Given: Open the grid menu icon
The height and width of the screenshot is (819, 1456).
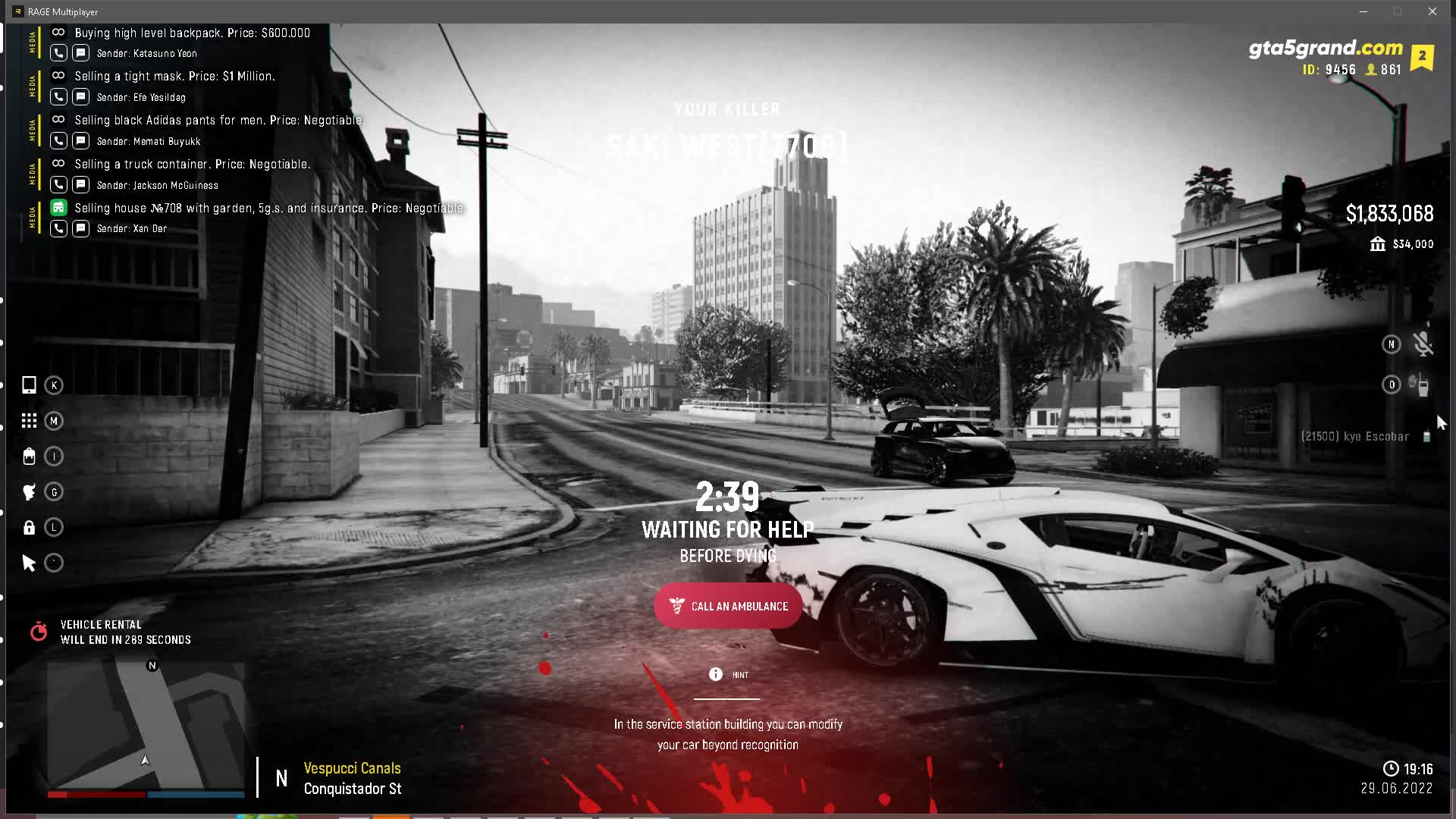Looking at the screenshot, I should pos(29,421).
